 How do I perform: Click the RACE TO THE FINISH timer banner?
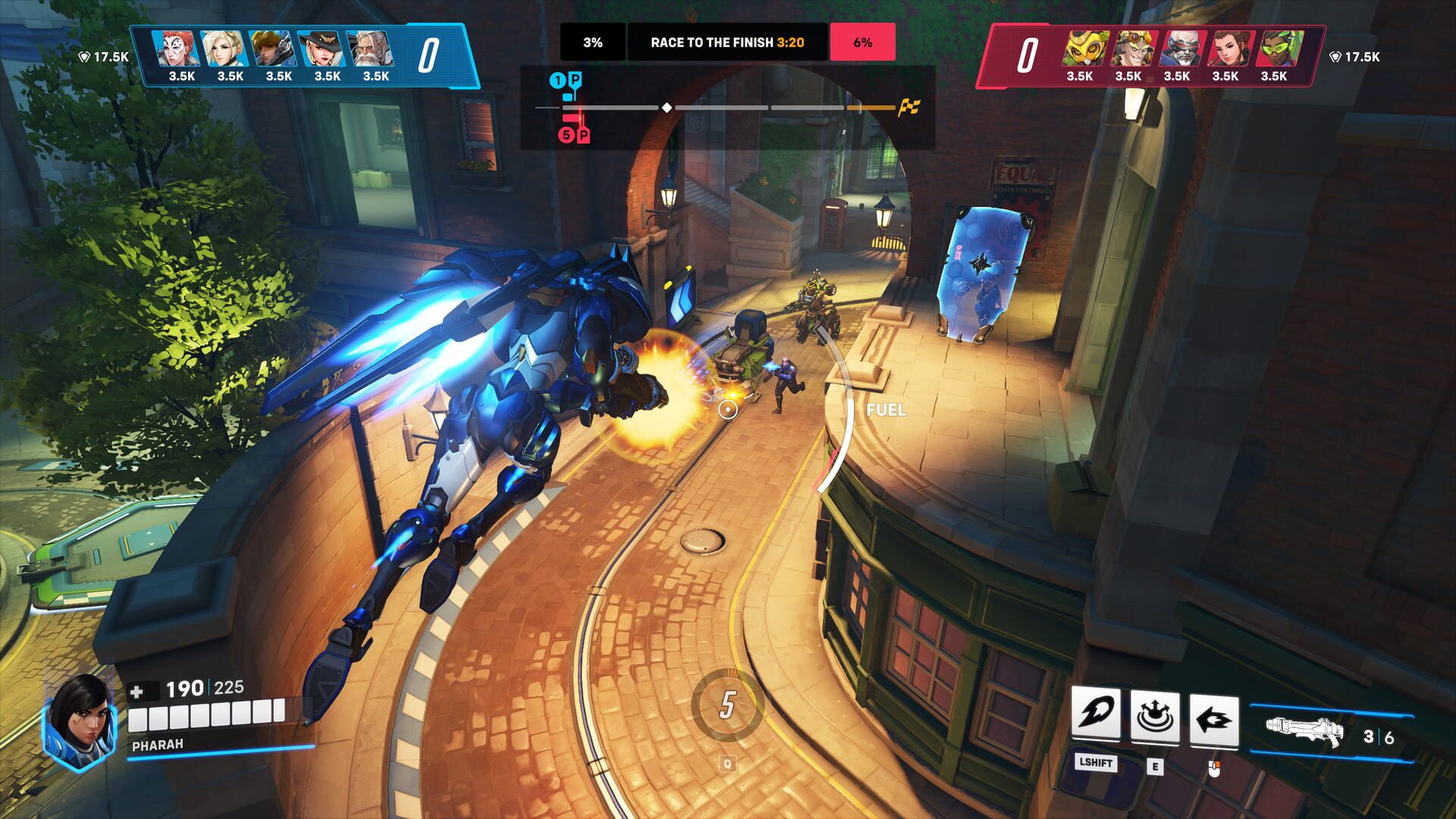point(728,43)
